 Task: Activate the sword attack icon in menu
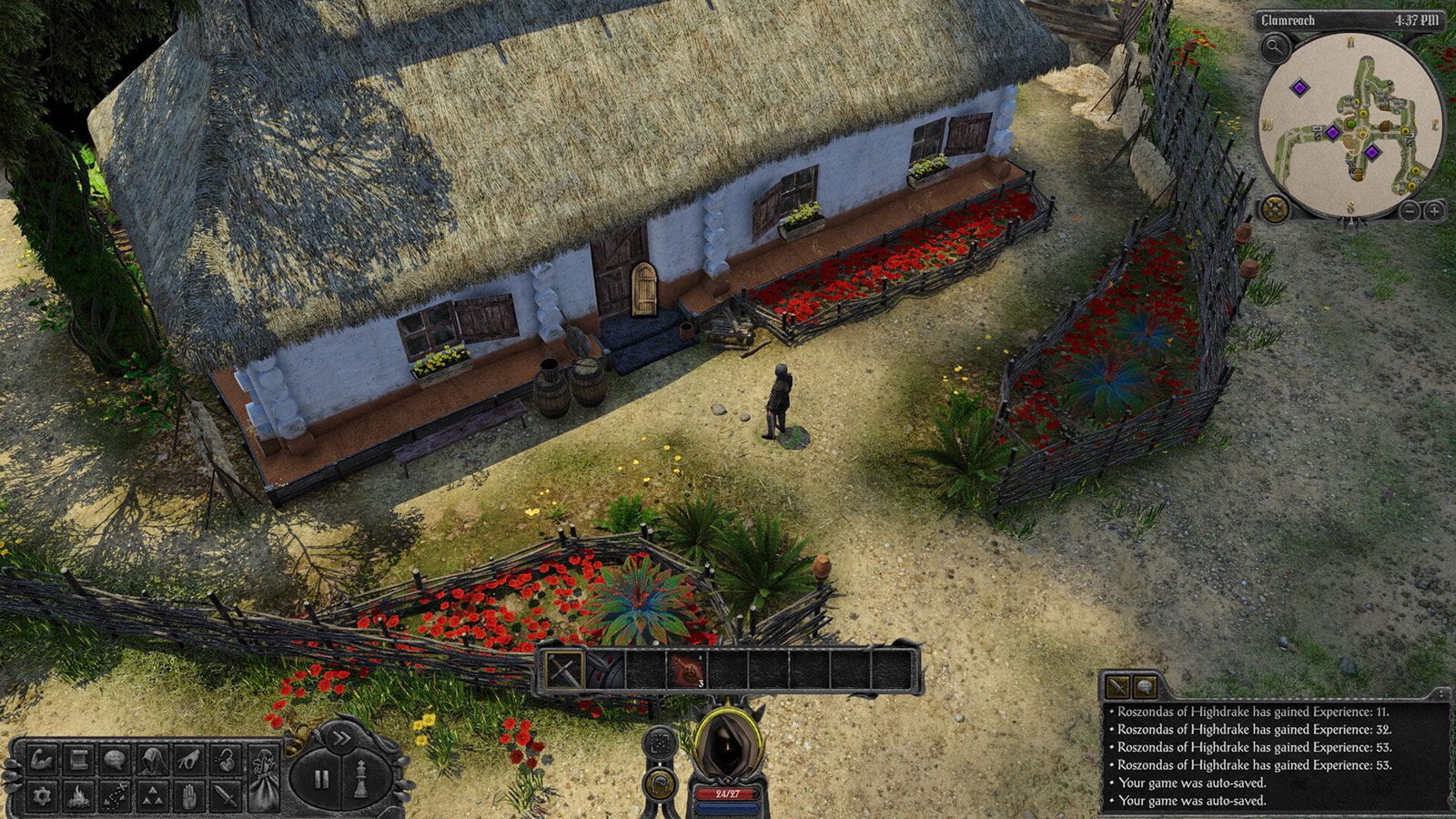[226, 797]
